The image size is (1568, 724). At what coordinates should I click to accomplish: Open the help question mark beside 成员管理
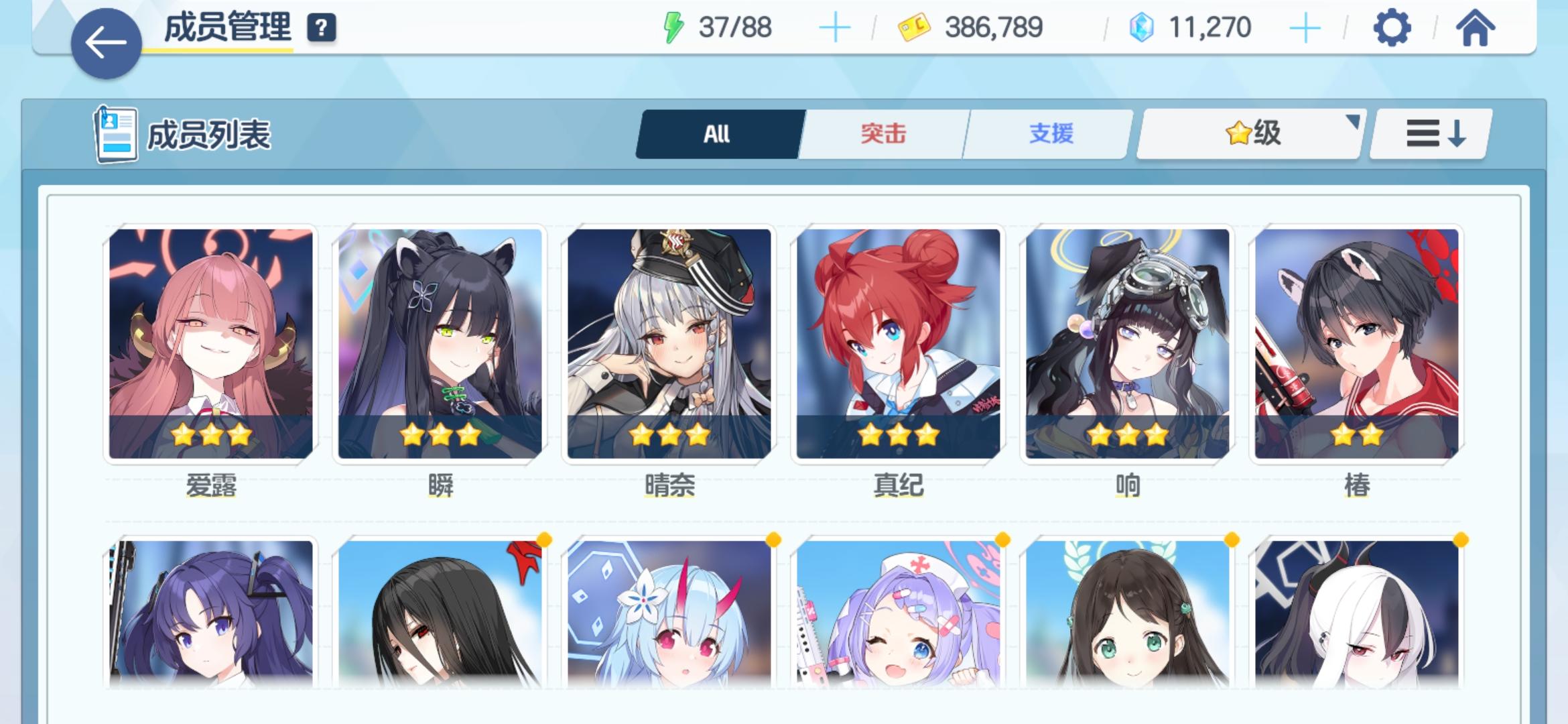322,28
